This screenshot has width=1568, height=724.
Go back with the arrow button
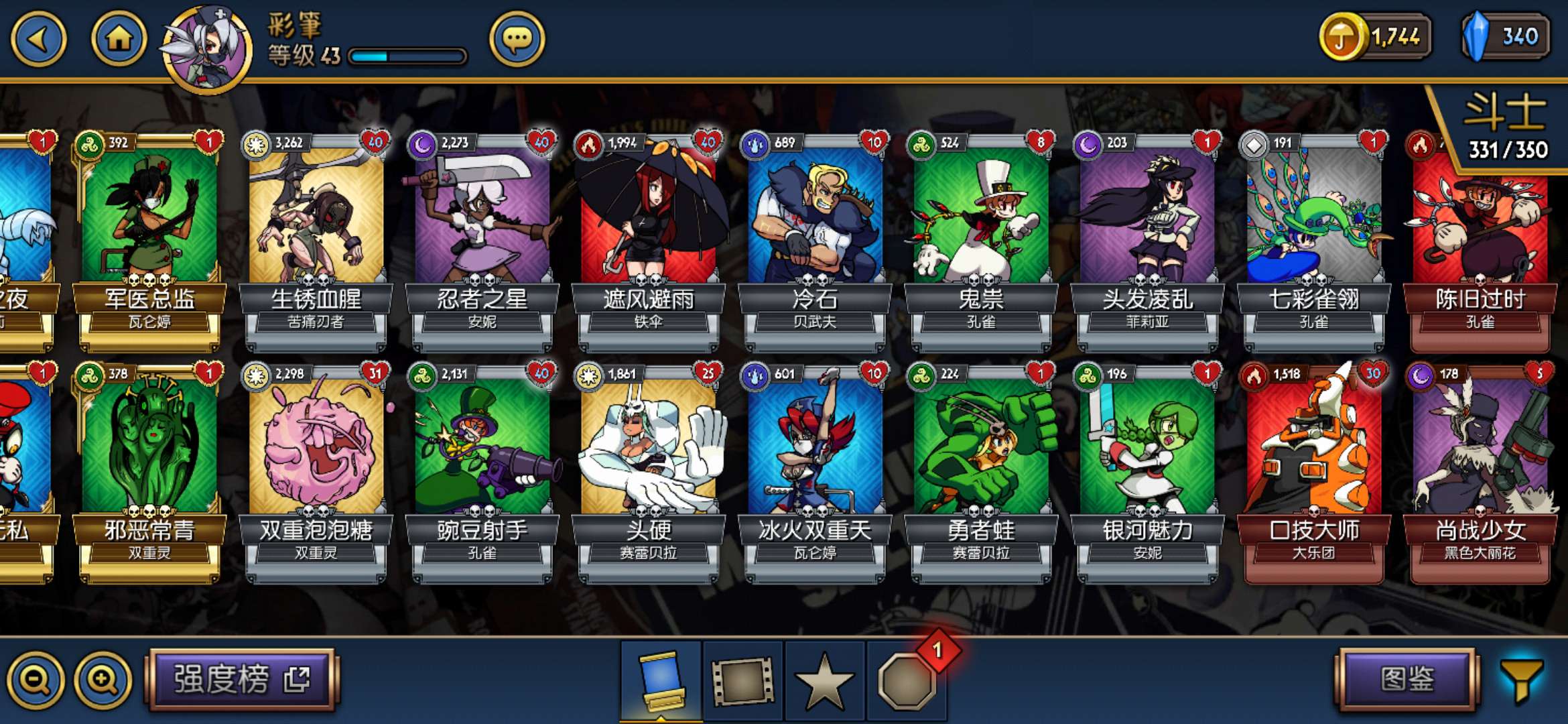(x=39, y=39)
